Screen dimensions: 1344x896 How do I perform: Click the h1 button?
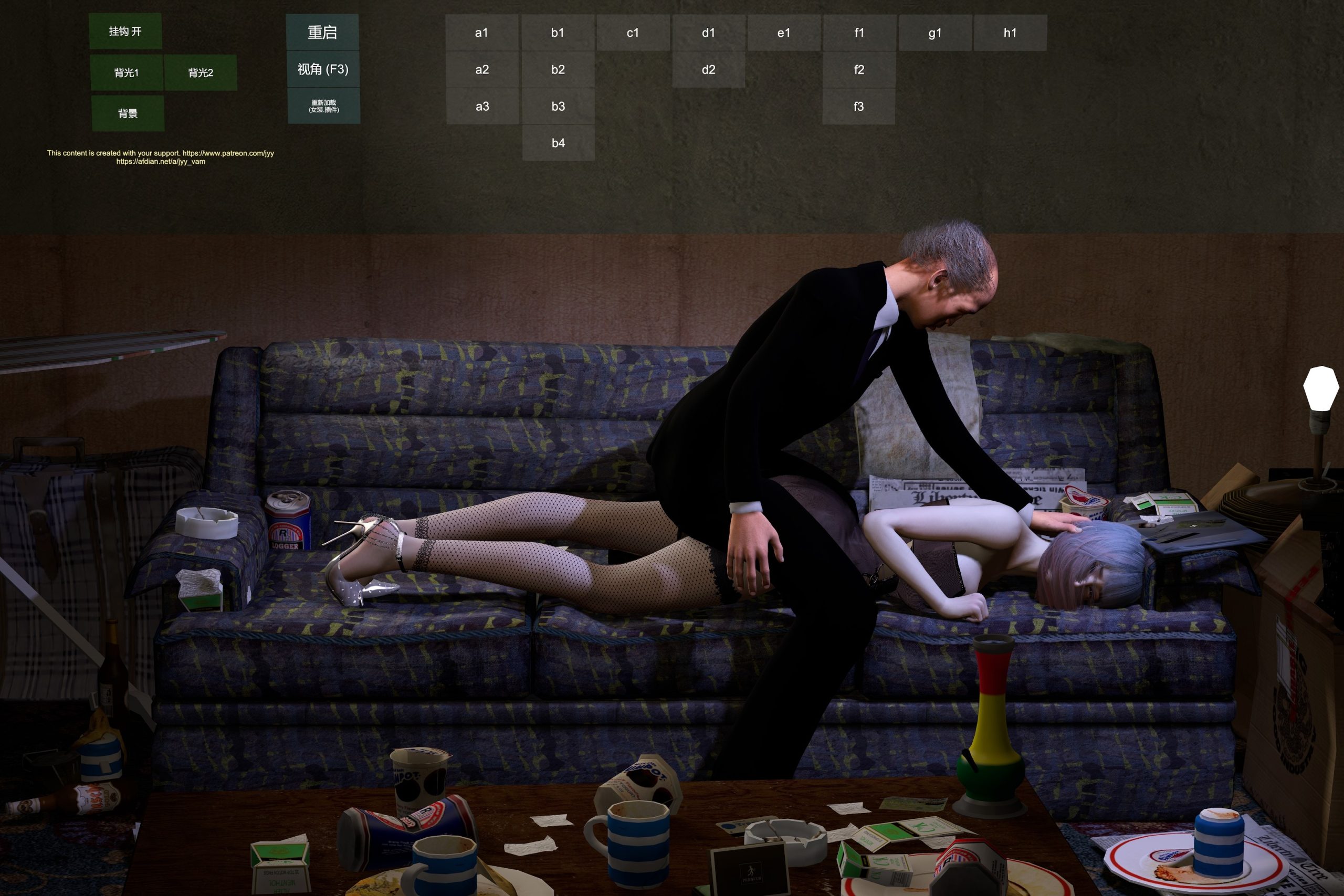pos(1010,33)
